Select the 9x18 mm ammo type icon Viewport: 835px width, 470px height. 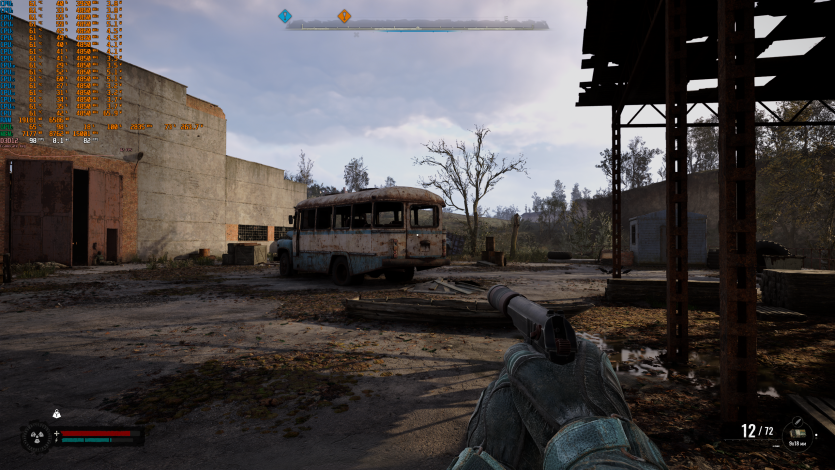click(798, 433)
